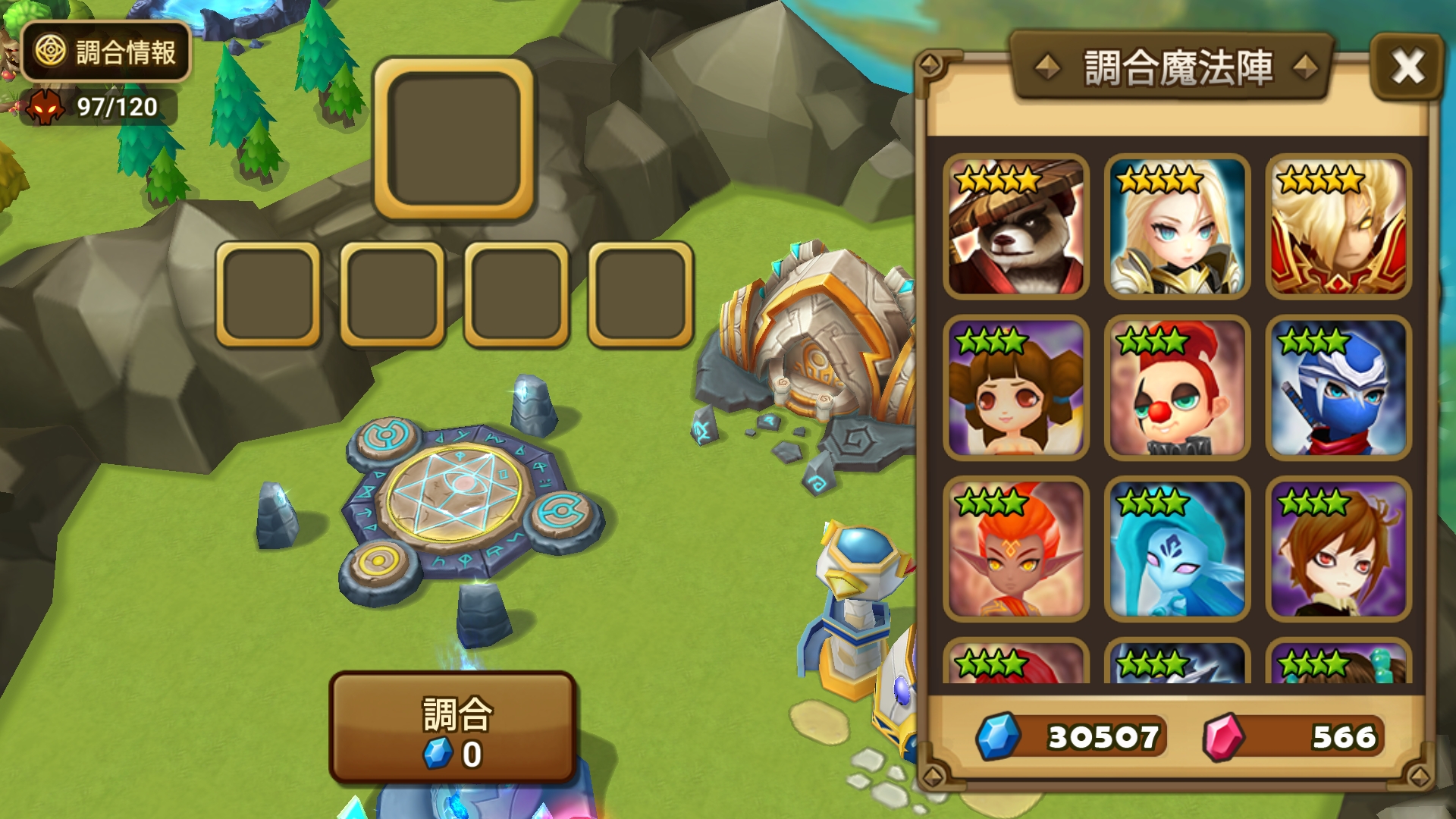Tap the 調合 fusion button

click(x=453, y=728)
